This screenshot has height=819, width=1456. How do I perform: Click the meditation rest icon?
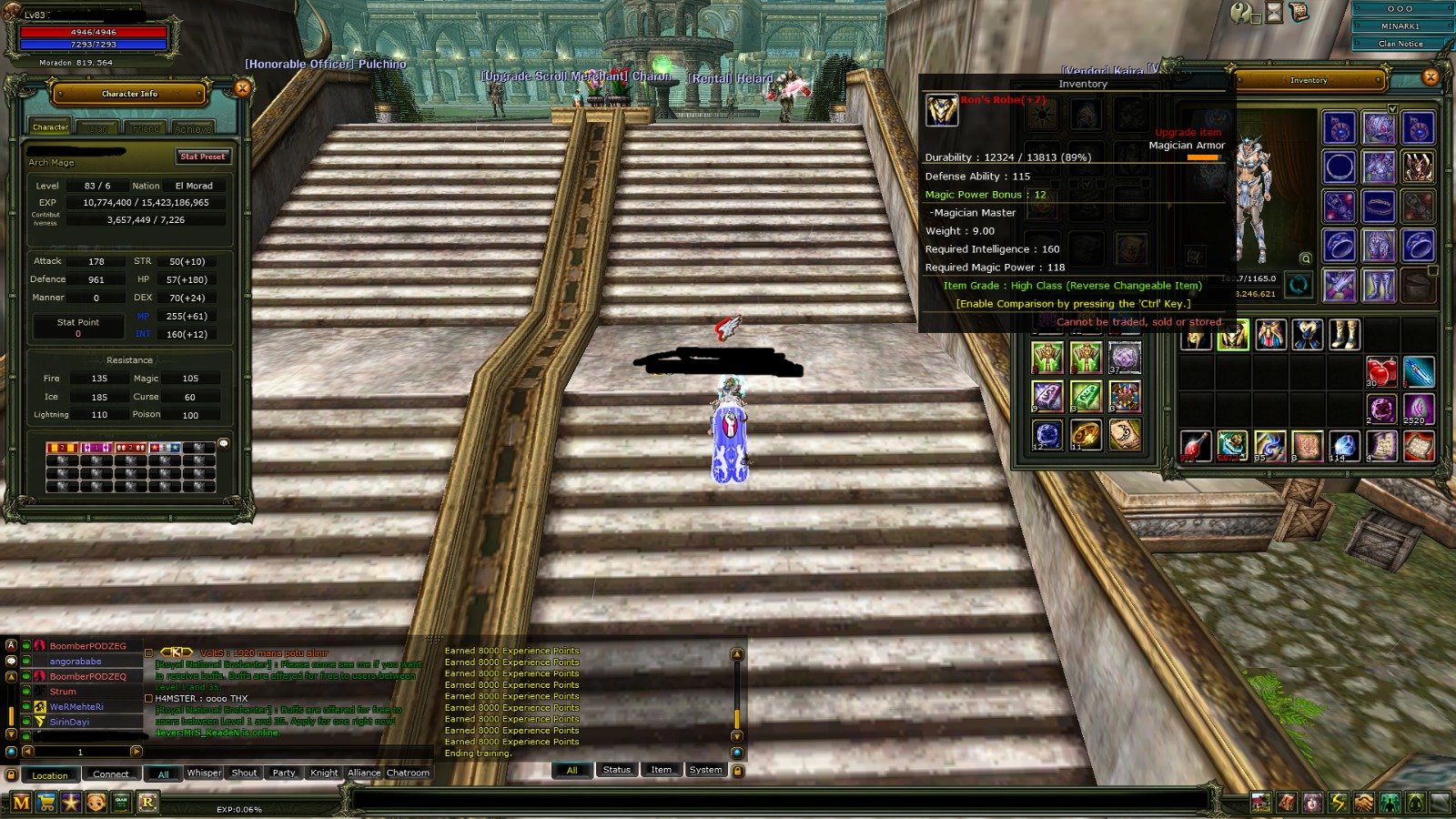[1415, 801]
